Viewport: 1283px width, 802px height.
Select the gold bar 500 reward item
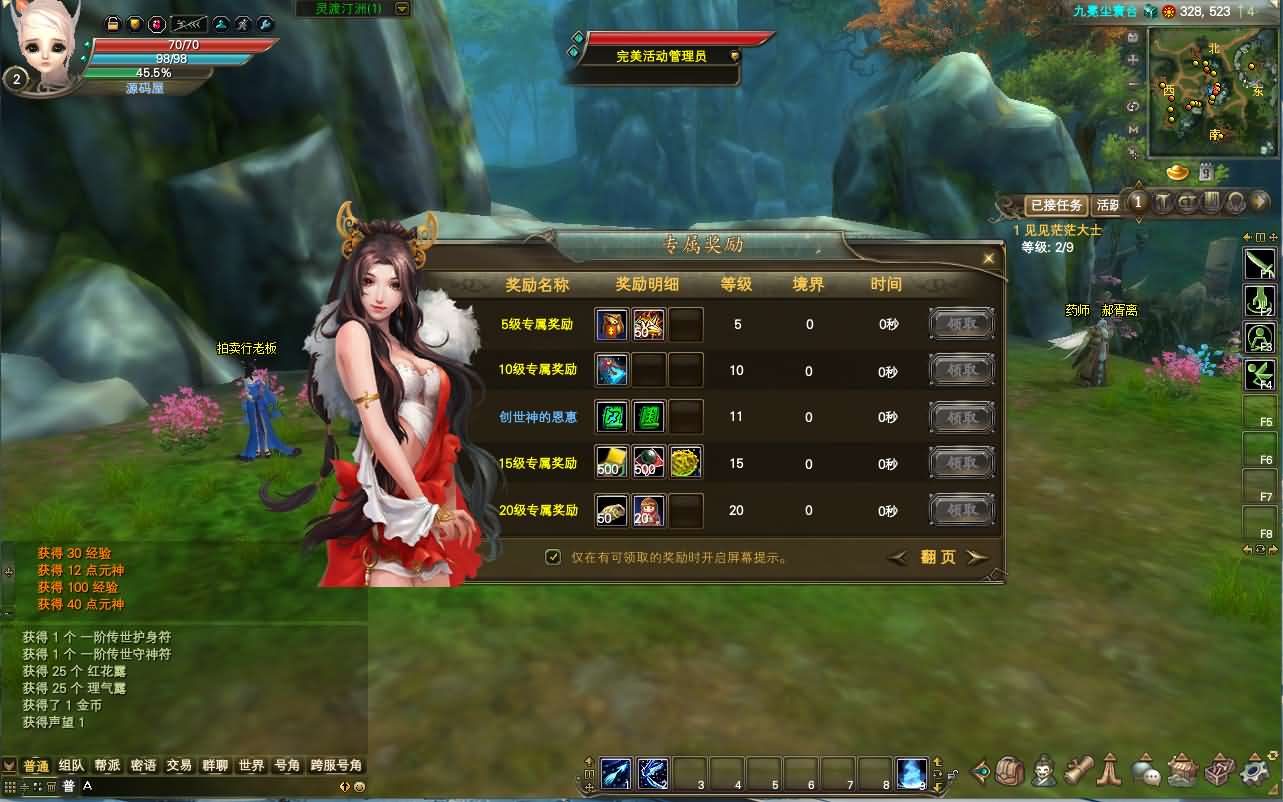click(x=612, y=462)
